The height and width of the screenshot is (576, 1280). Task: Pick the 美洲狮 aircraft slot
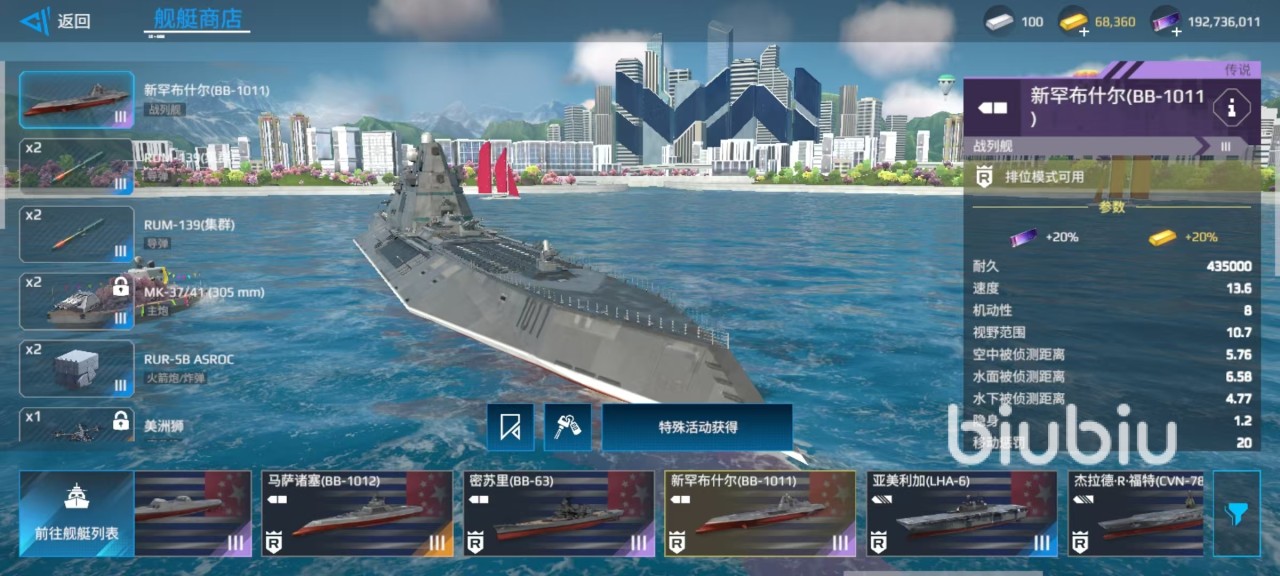click(x=77, y=425)
